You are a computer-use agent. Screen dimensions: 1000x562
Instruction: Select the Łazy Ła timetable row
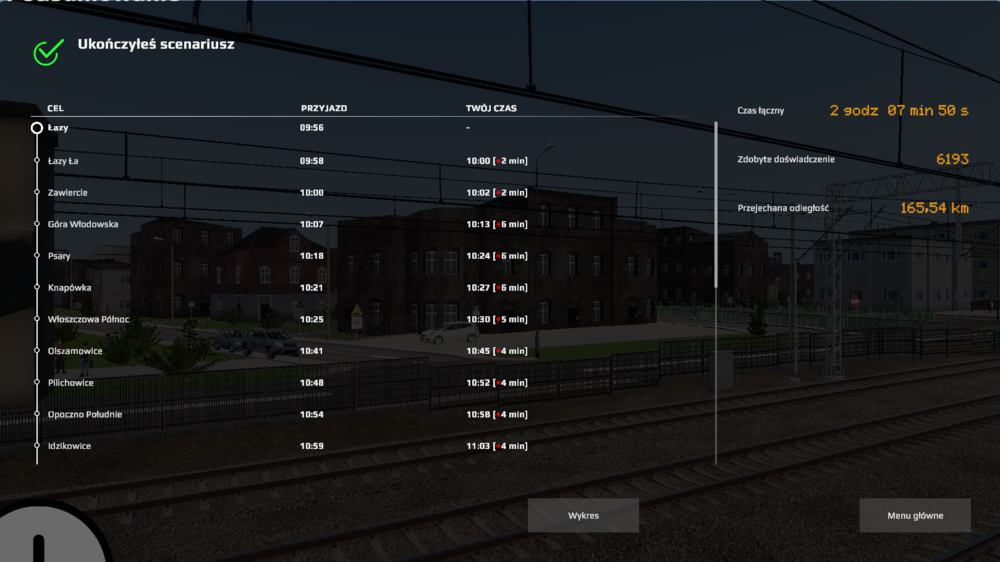pyautogui.click(x=64, y=160)
